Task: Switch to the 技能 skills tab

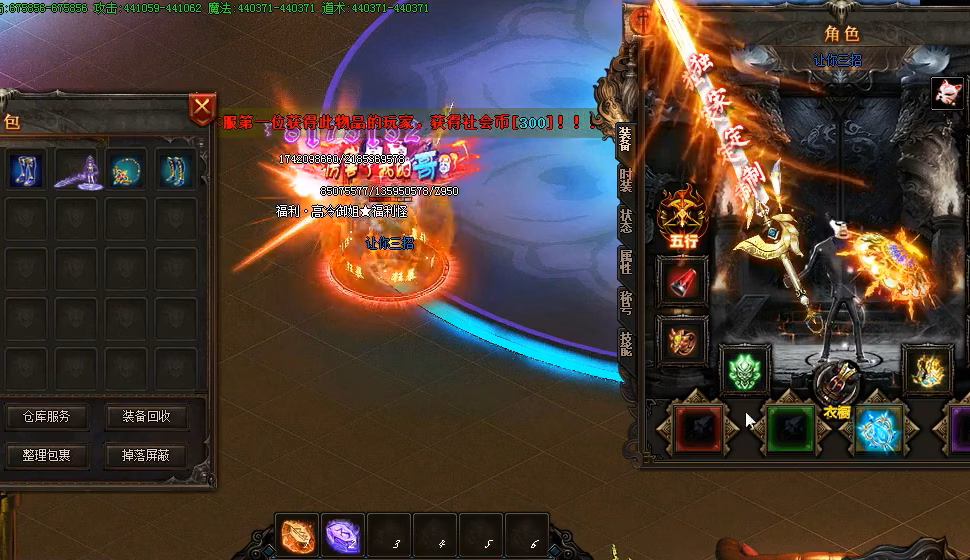Action: click(x=625, y=342)
